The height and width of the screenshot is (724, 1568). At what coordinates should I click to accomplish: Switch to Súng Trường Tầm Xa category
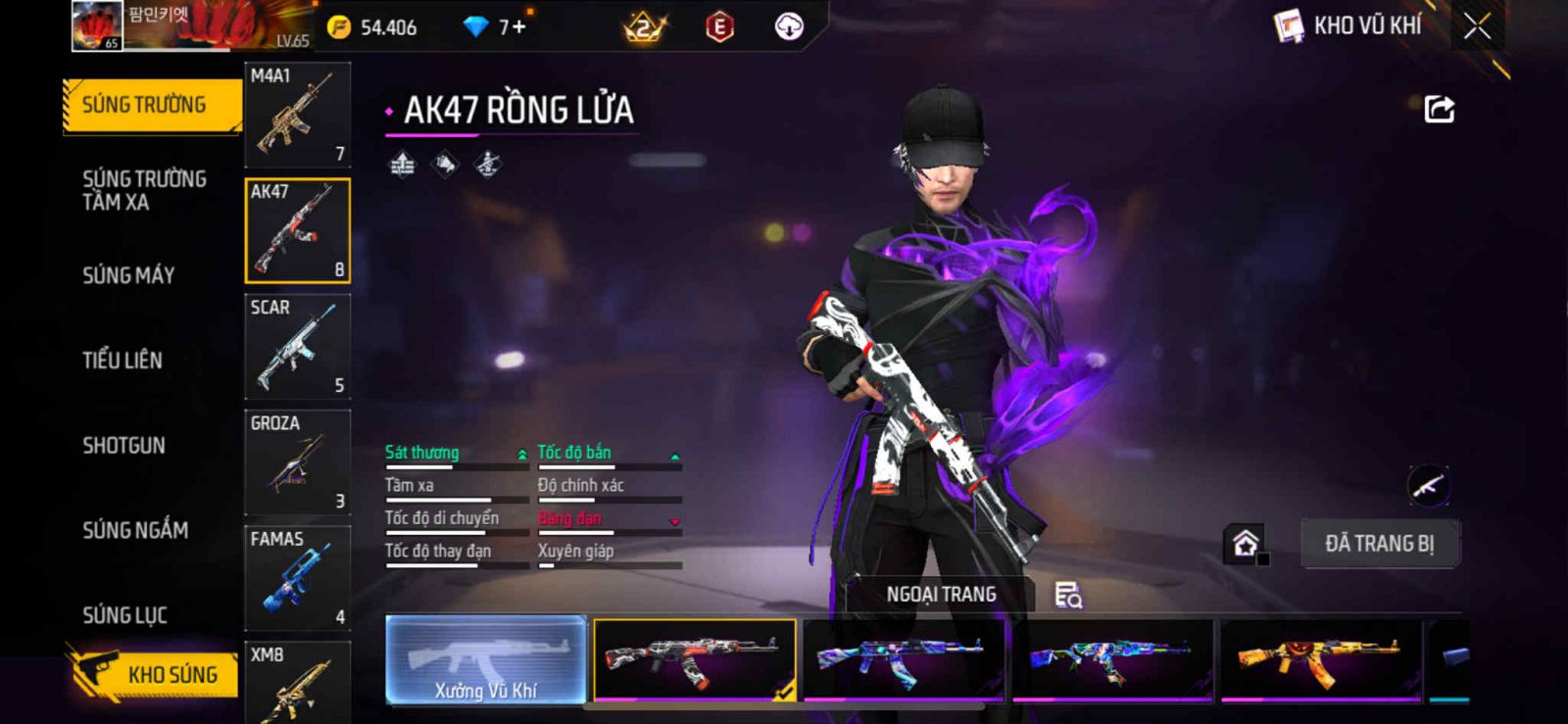pos(144,190)
